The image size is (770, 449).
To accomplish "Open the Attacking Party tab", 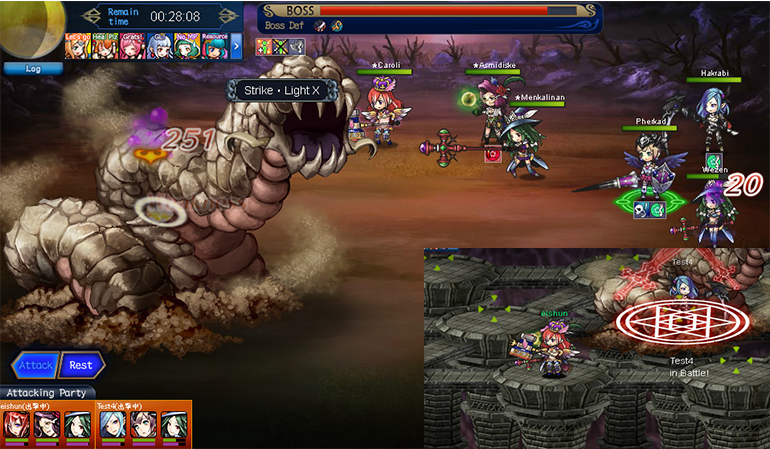I will coord(47,393).
